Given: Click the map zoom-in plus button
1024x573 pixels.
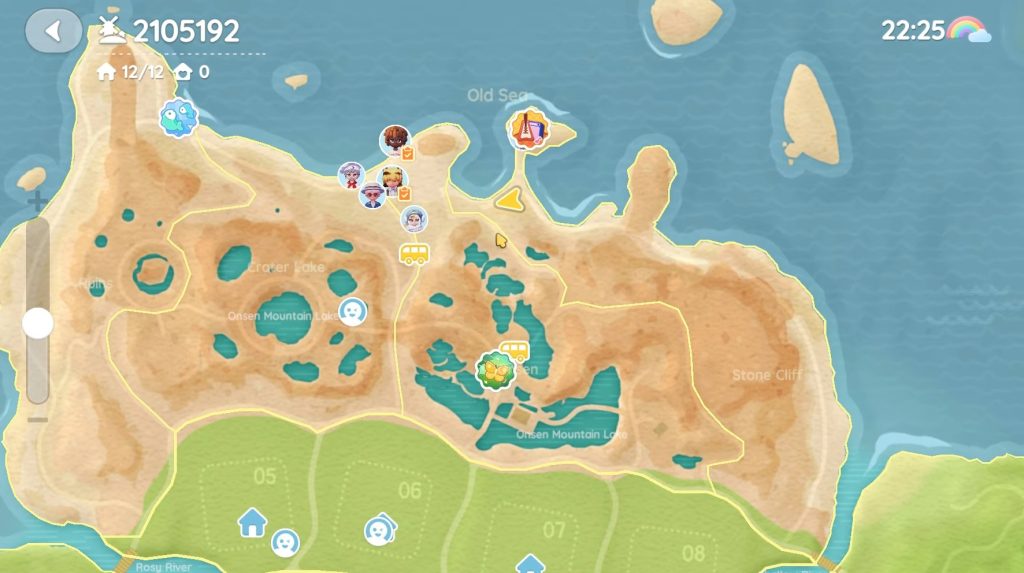Looking at the screenshot, I should click(x=37, y=202).
